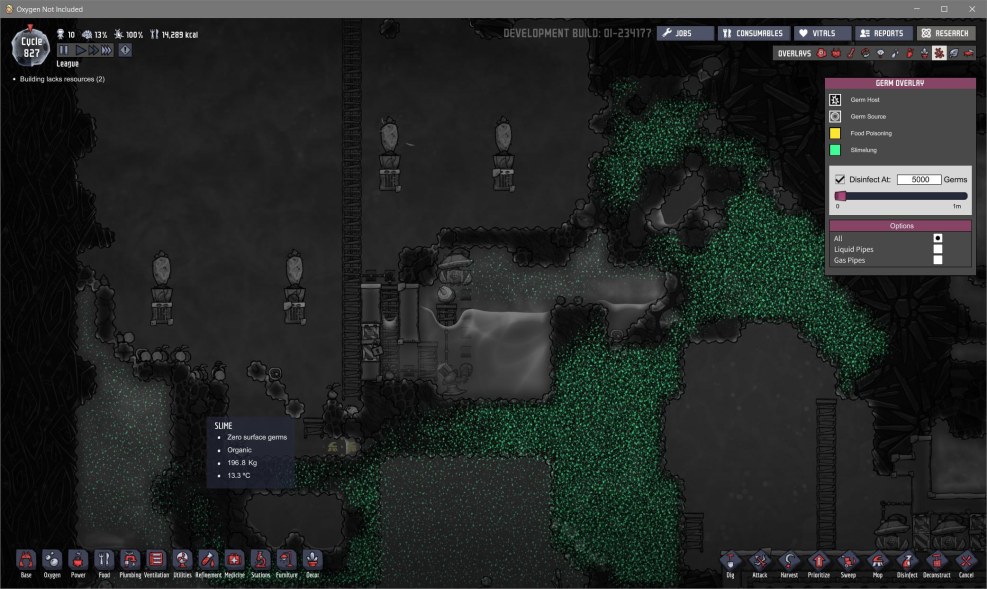Activate the Dig tool

click(x=730, y=562)
